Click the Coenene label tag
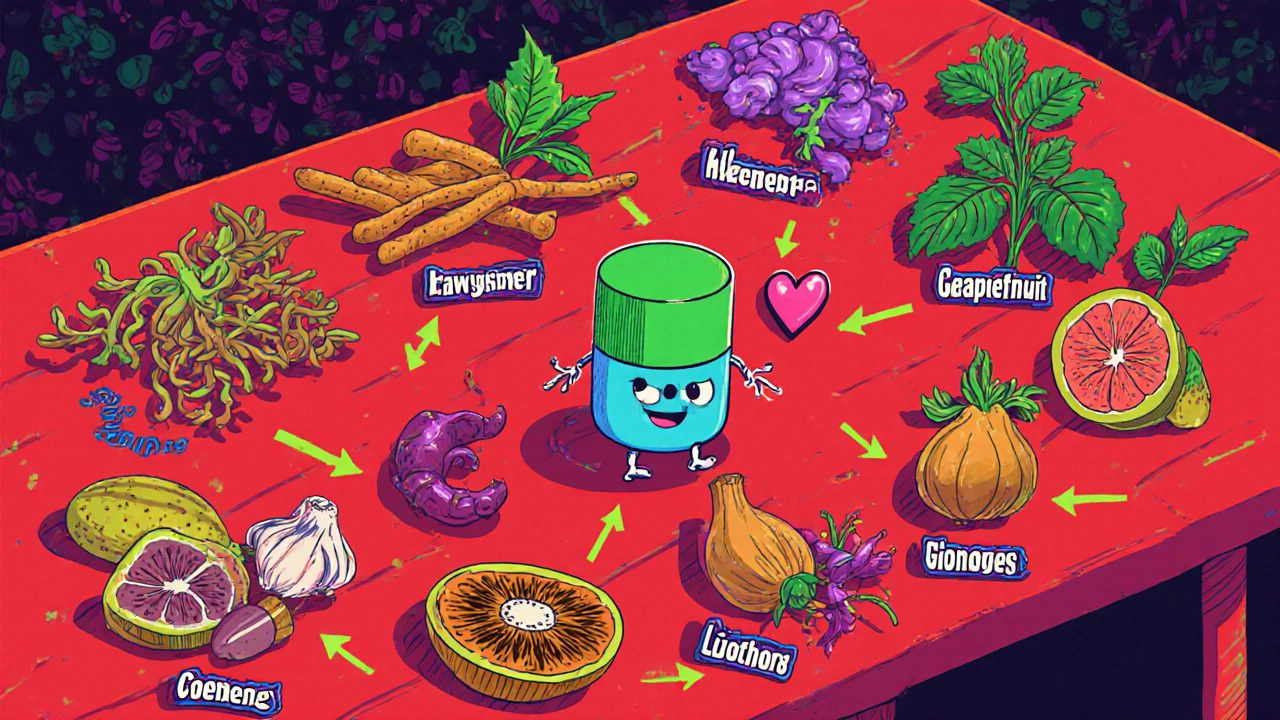 227,688
